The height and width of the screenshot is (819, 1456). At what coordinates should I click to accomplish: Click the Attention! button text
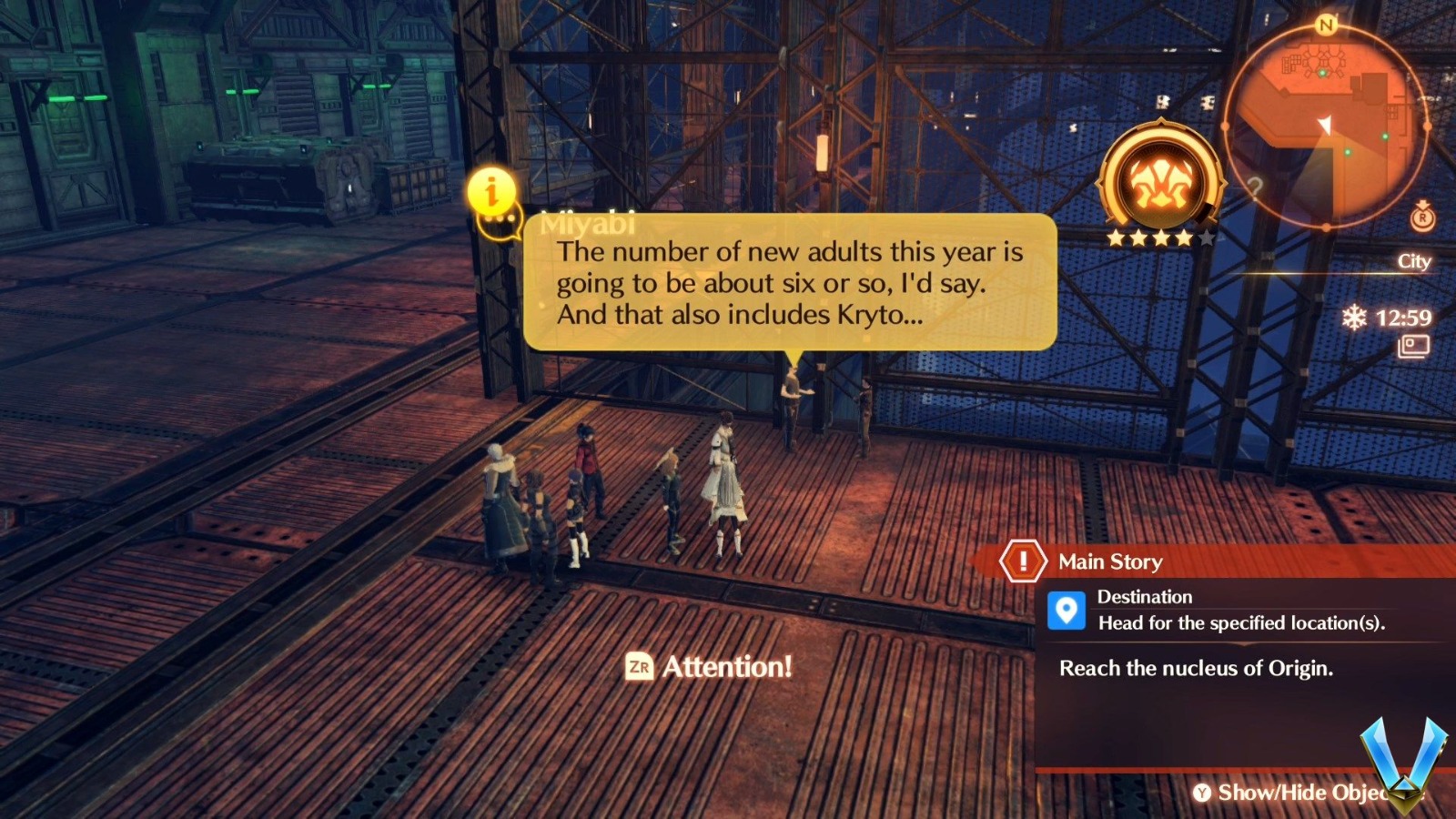point(726,666)
